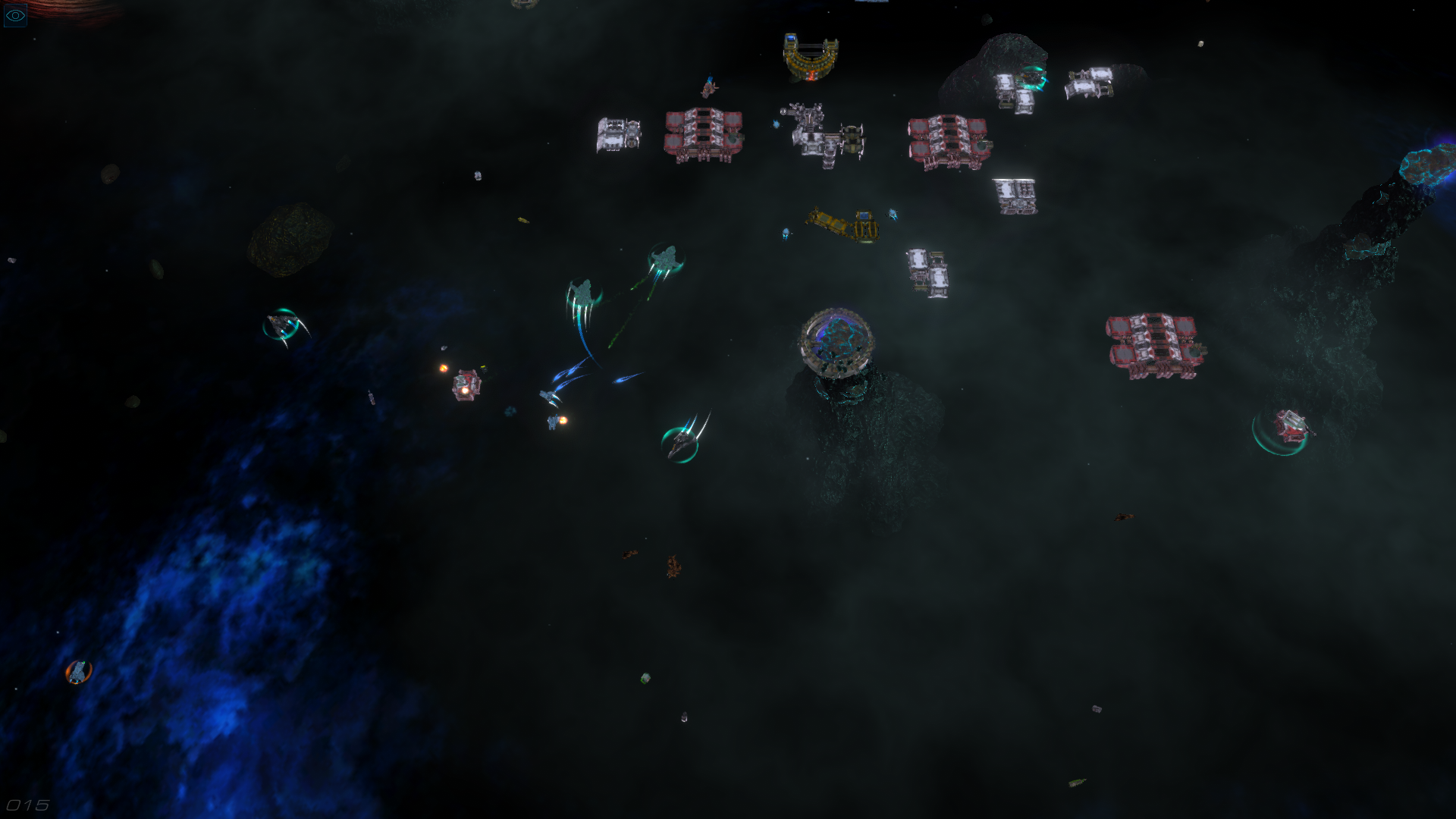Click the white station beneath the yellow transport
This screenshot has width=1456, height=819.
929,273
